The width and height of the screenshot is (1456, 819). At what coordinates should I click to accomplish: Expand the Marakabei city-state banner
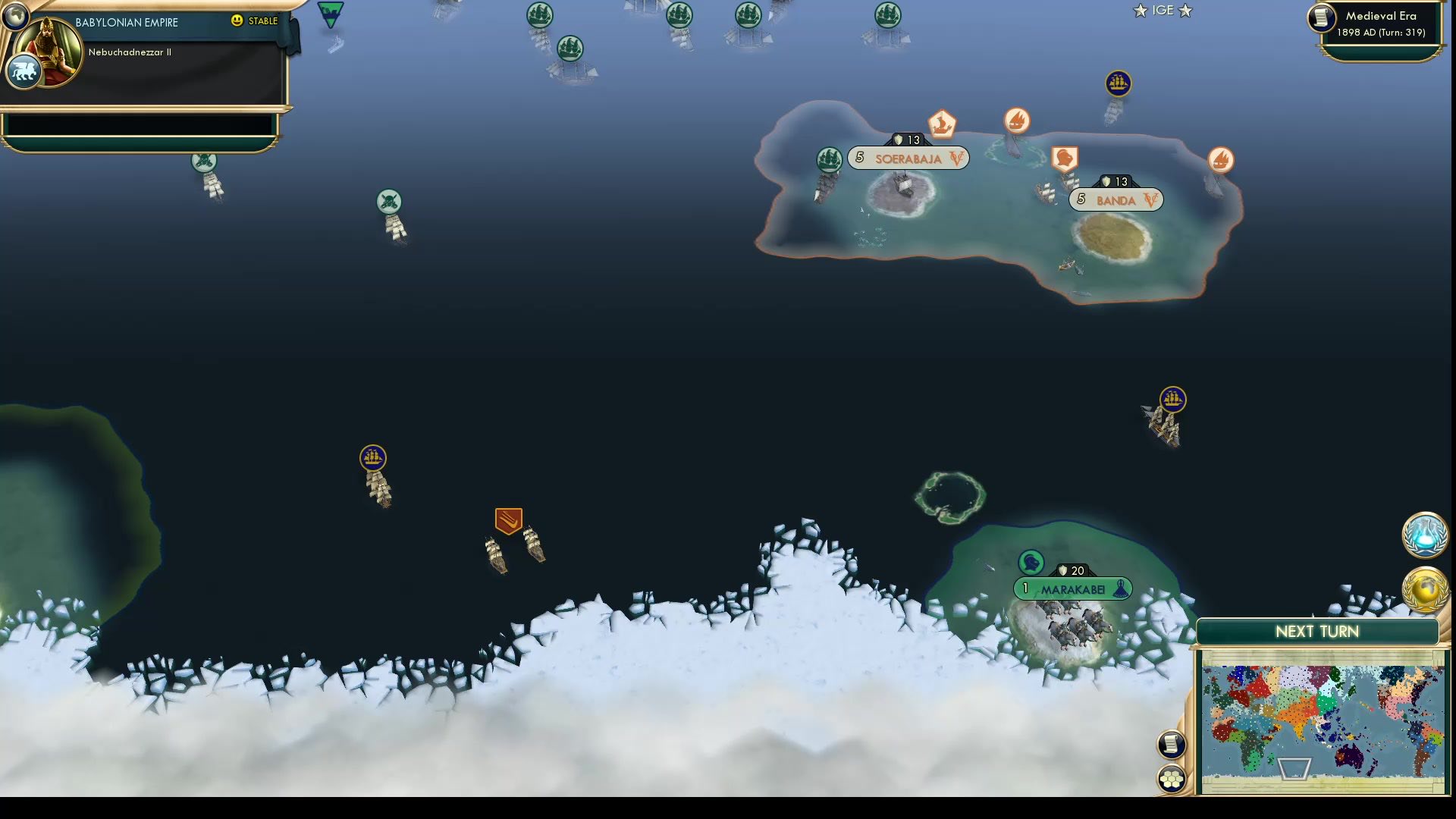pos(1072,588)
